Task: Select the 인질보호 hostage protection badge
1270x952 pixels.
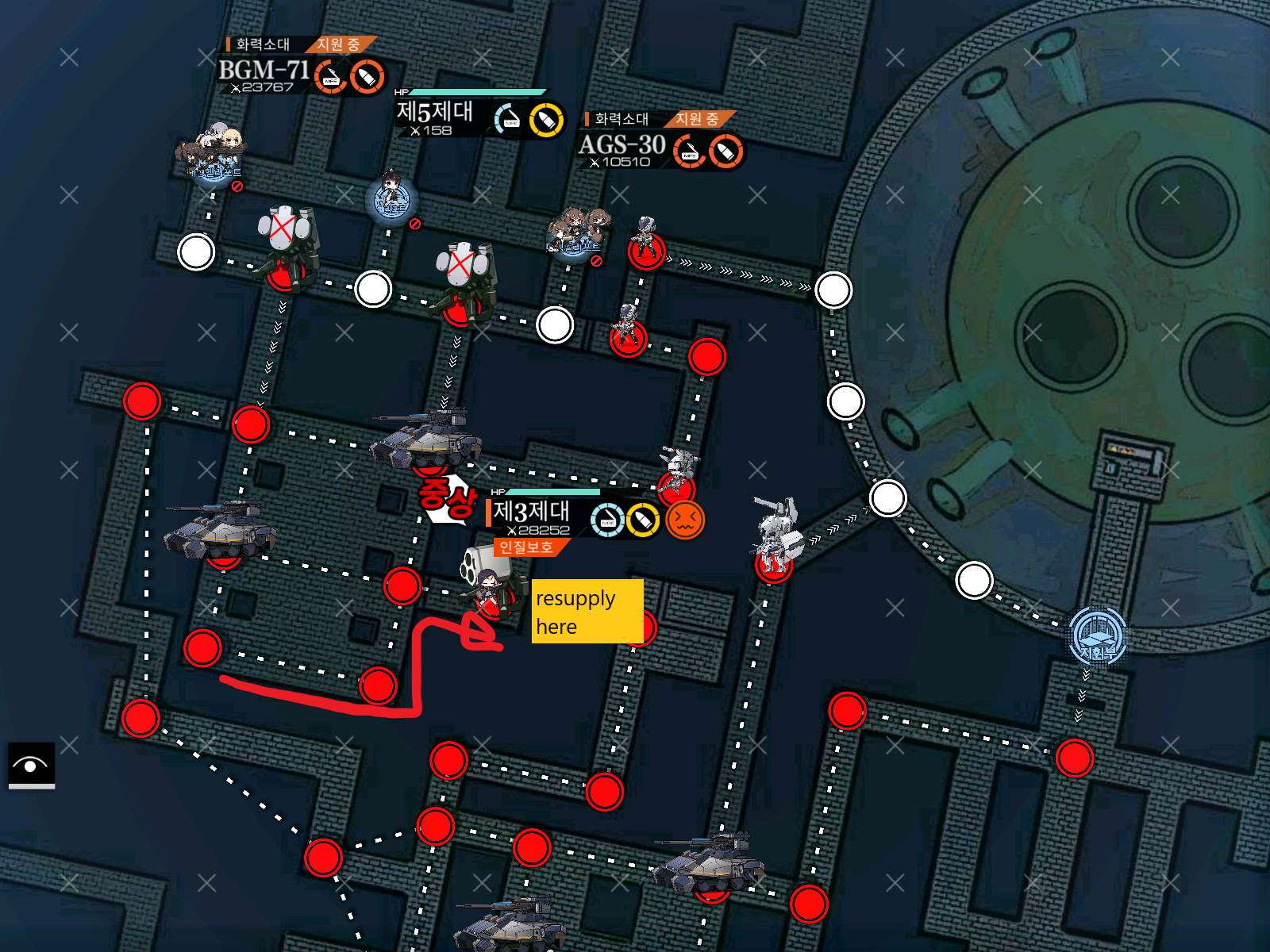Action: pyautogui.click(x=528, y=547)
